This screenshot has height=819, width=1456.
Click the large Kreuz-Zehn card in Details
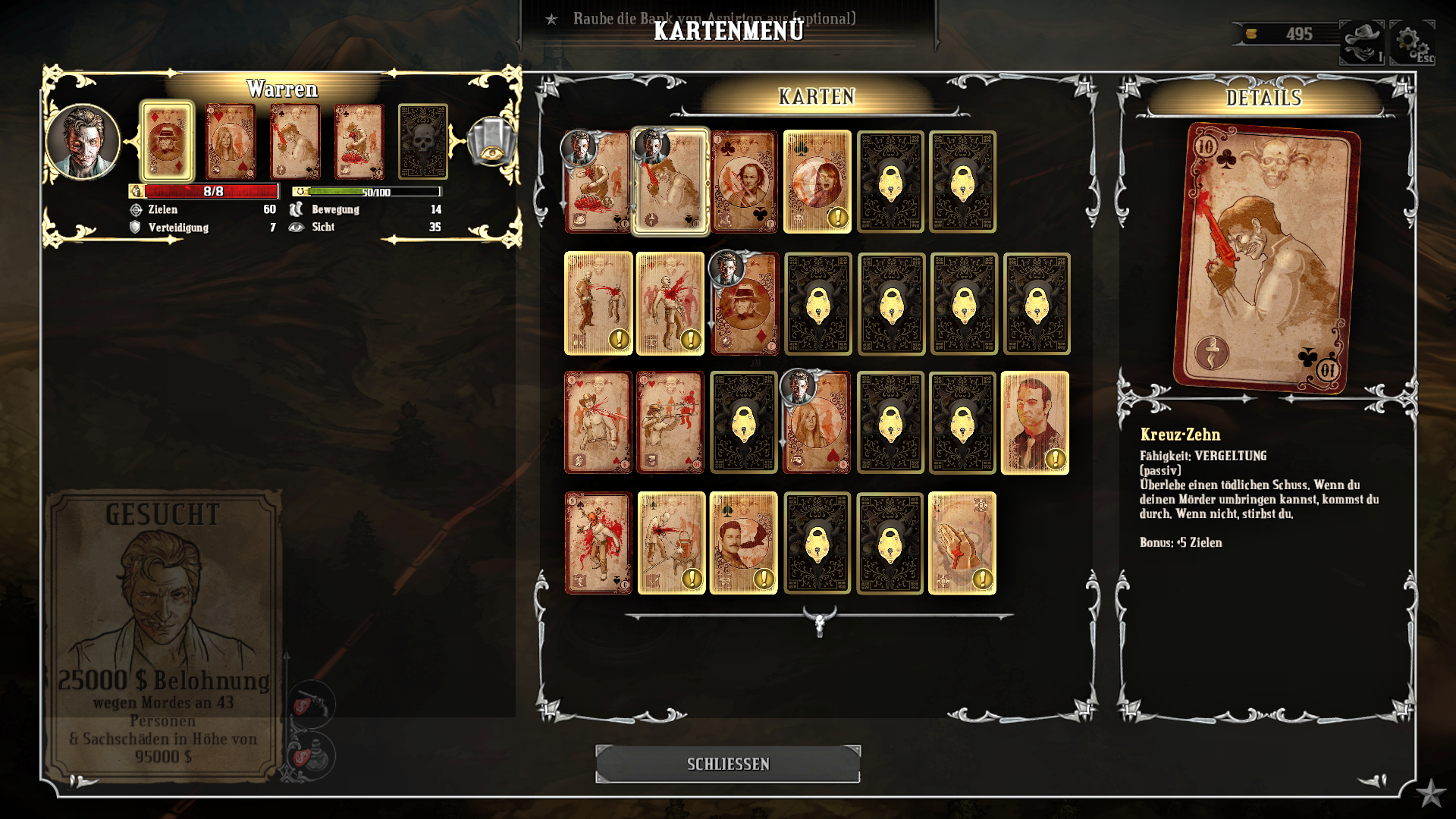(1265, 258)
